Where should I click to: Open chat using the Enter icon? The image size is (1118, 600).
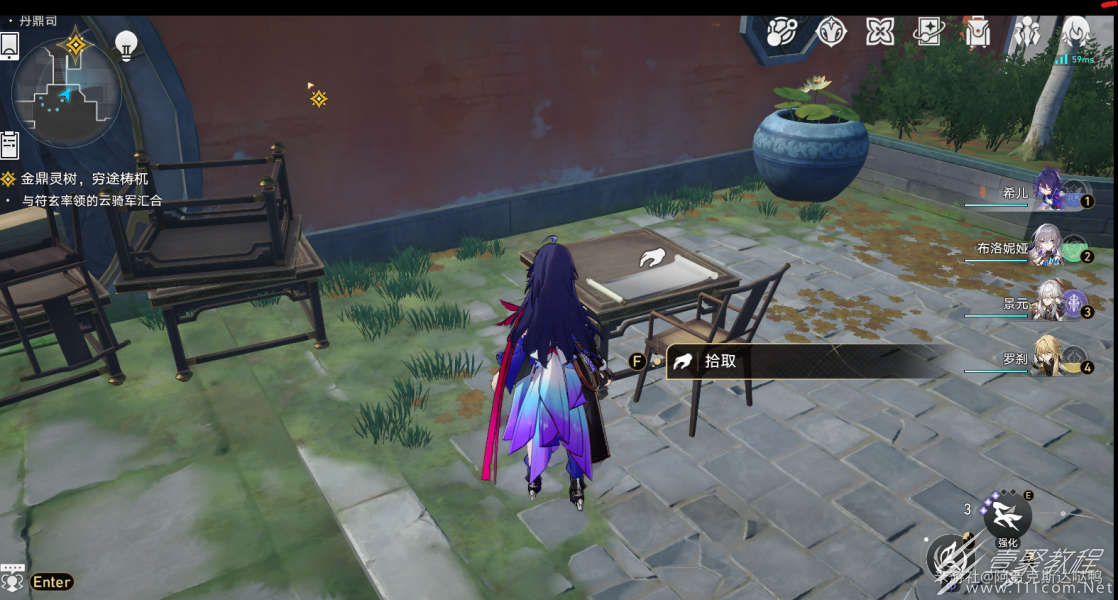click(51, 582)
